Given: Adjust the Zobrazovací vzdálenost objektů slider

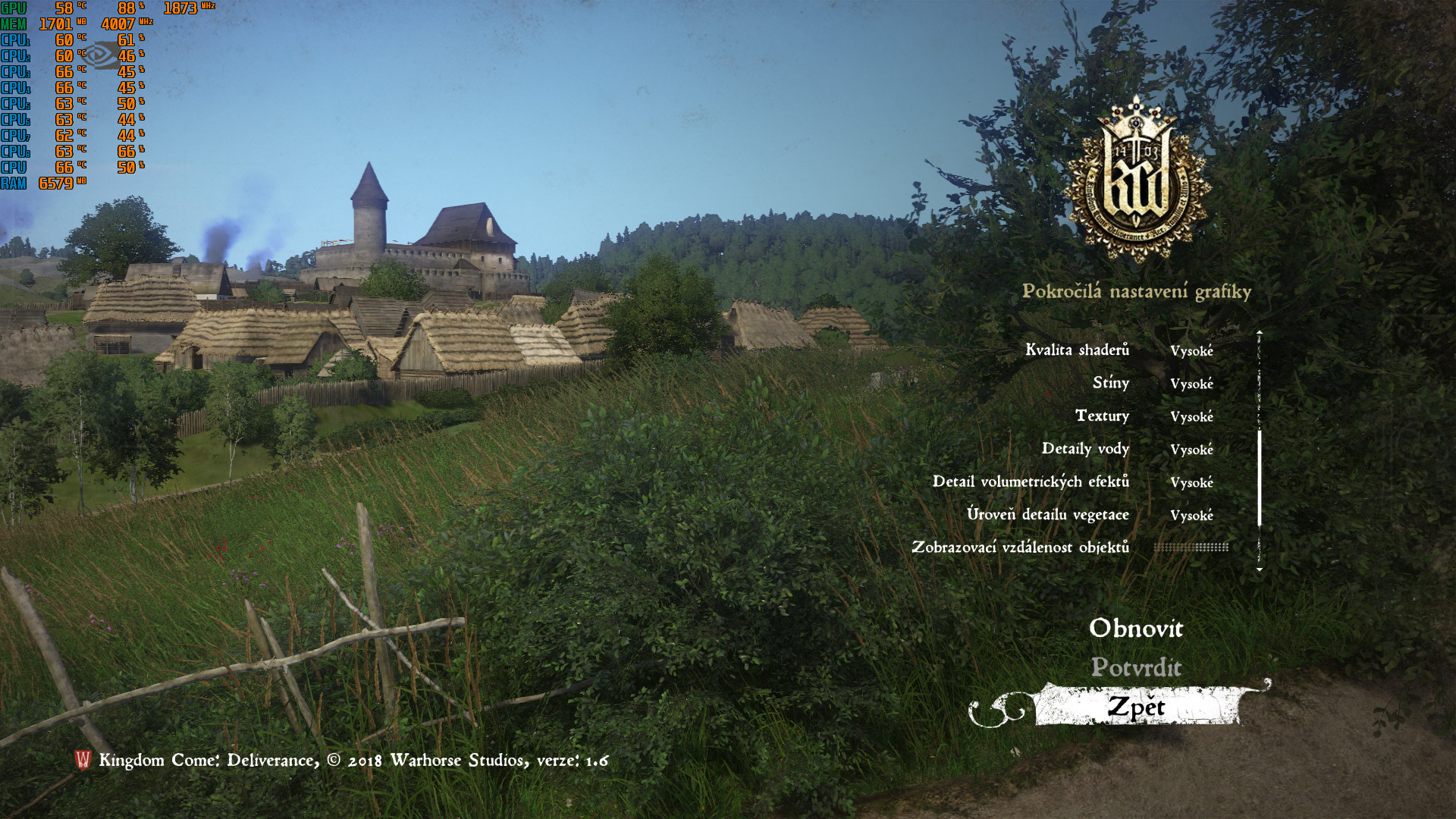Looking at the screenshot, I should click(x=1191, y=548).
